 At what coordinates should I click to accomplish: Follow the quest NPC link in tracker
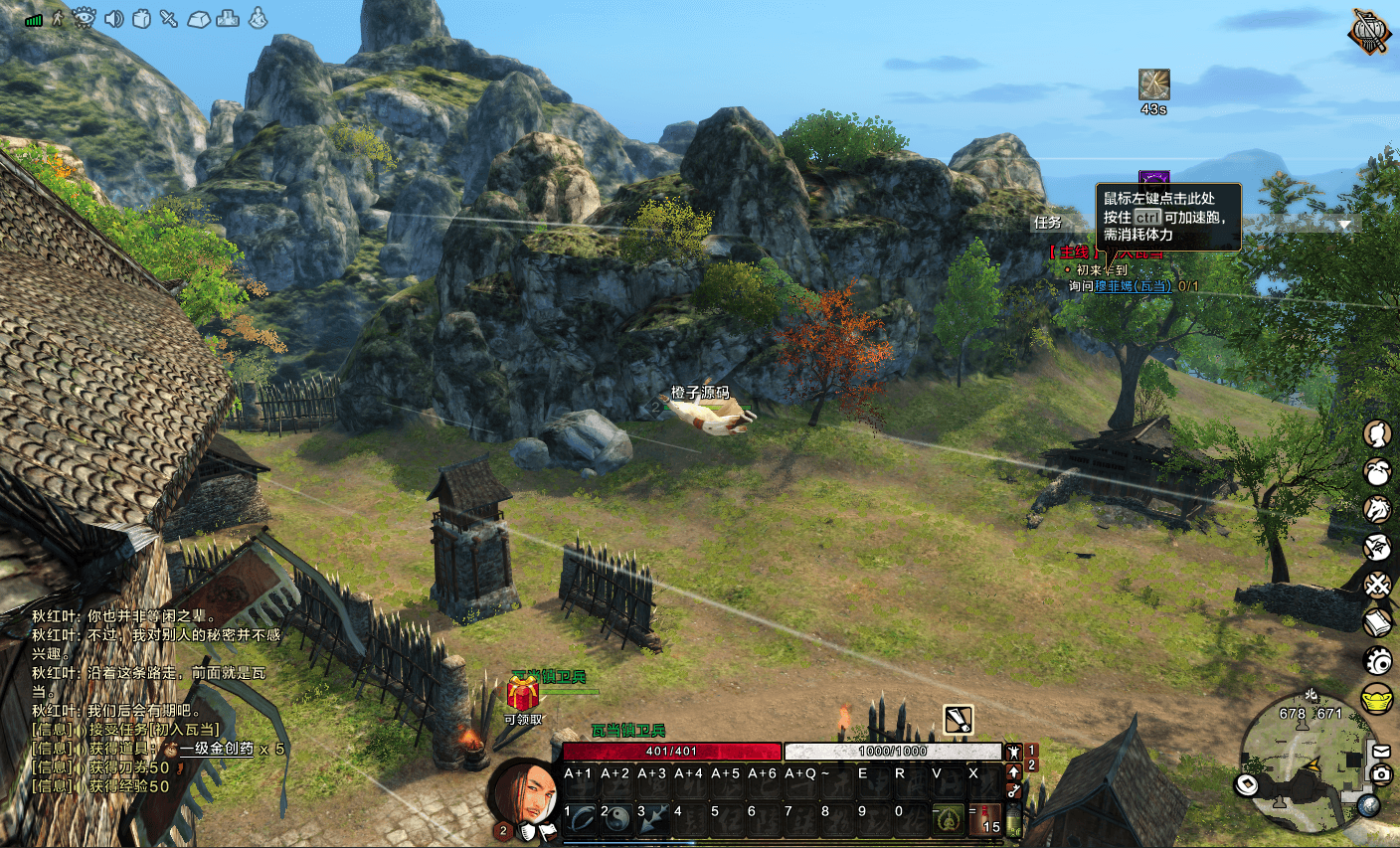coord(1134,286)
